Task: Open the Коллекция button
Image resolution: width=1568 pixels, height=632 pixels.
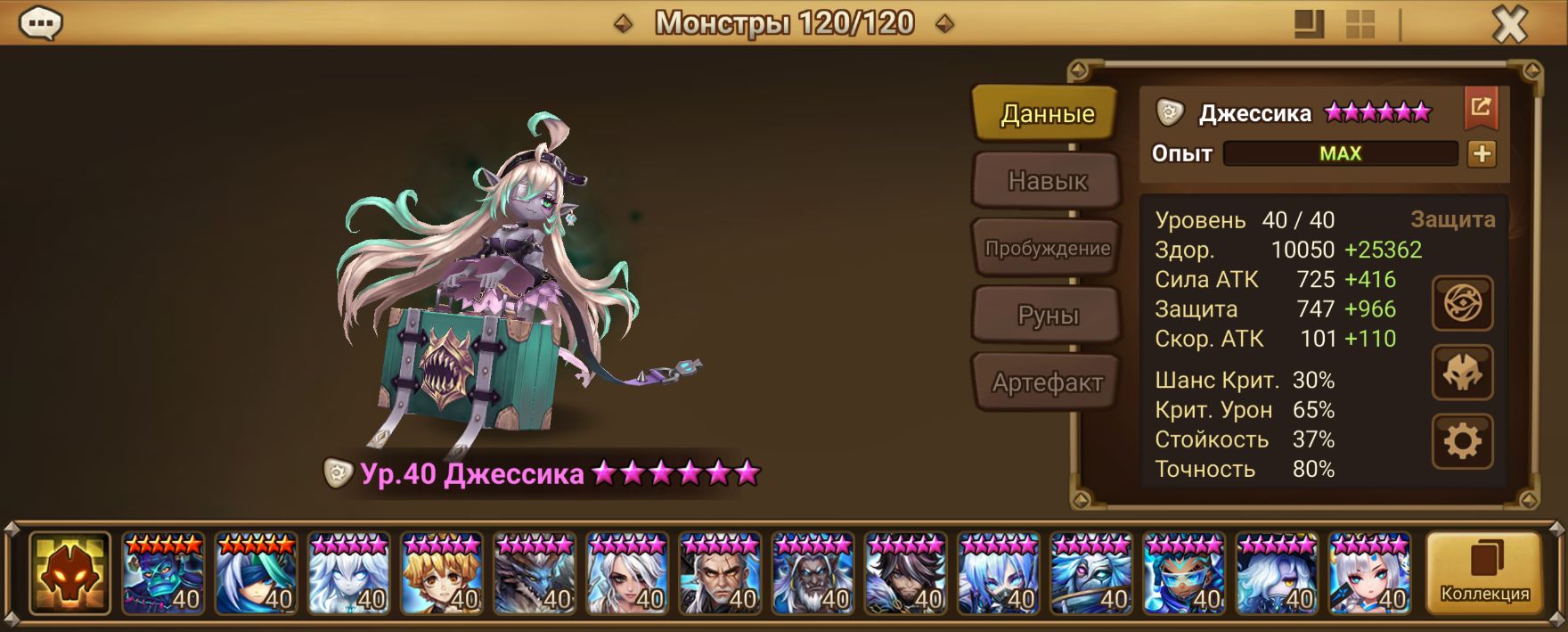Action: click(1484, 573)
